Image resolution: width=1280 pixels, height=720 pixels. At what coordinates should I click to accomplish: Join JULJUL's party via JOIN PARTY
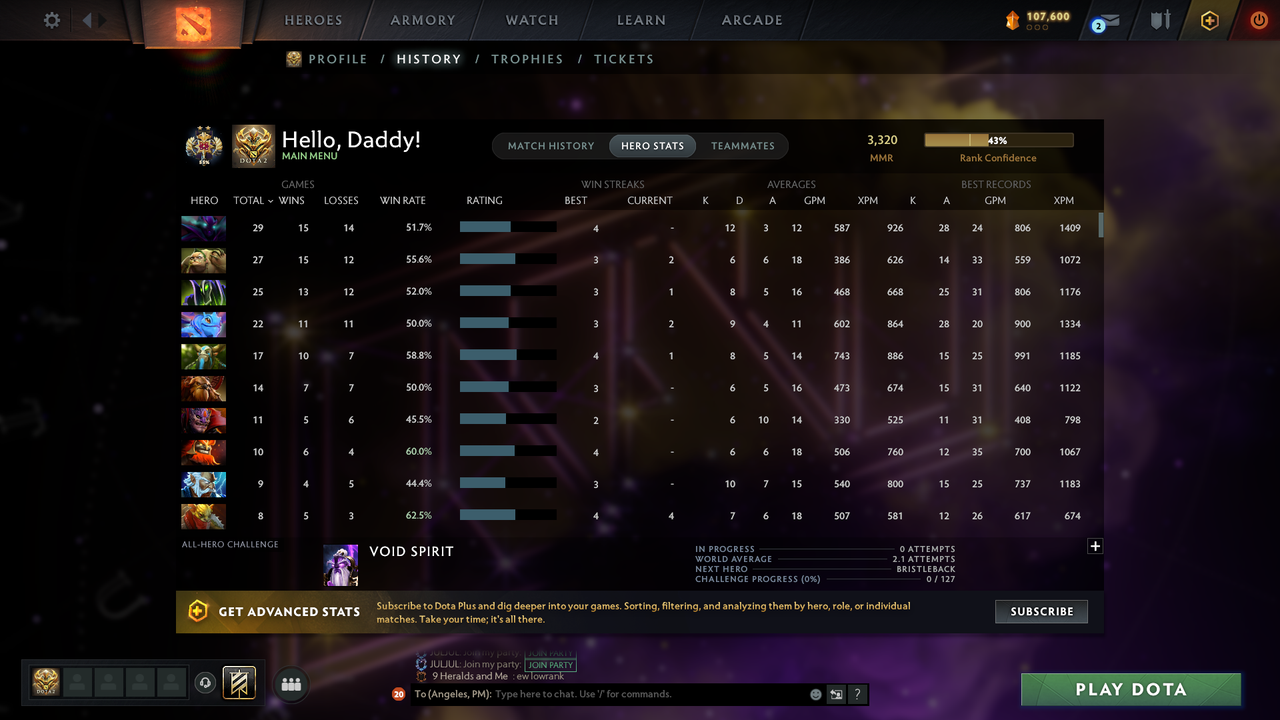(550, 664)
